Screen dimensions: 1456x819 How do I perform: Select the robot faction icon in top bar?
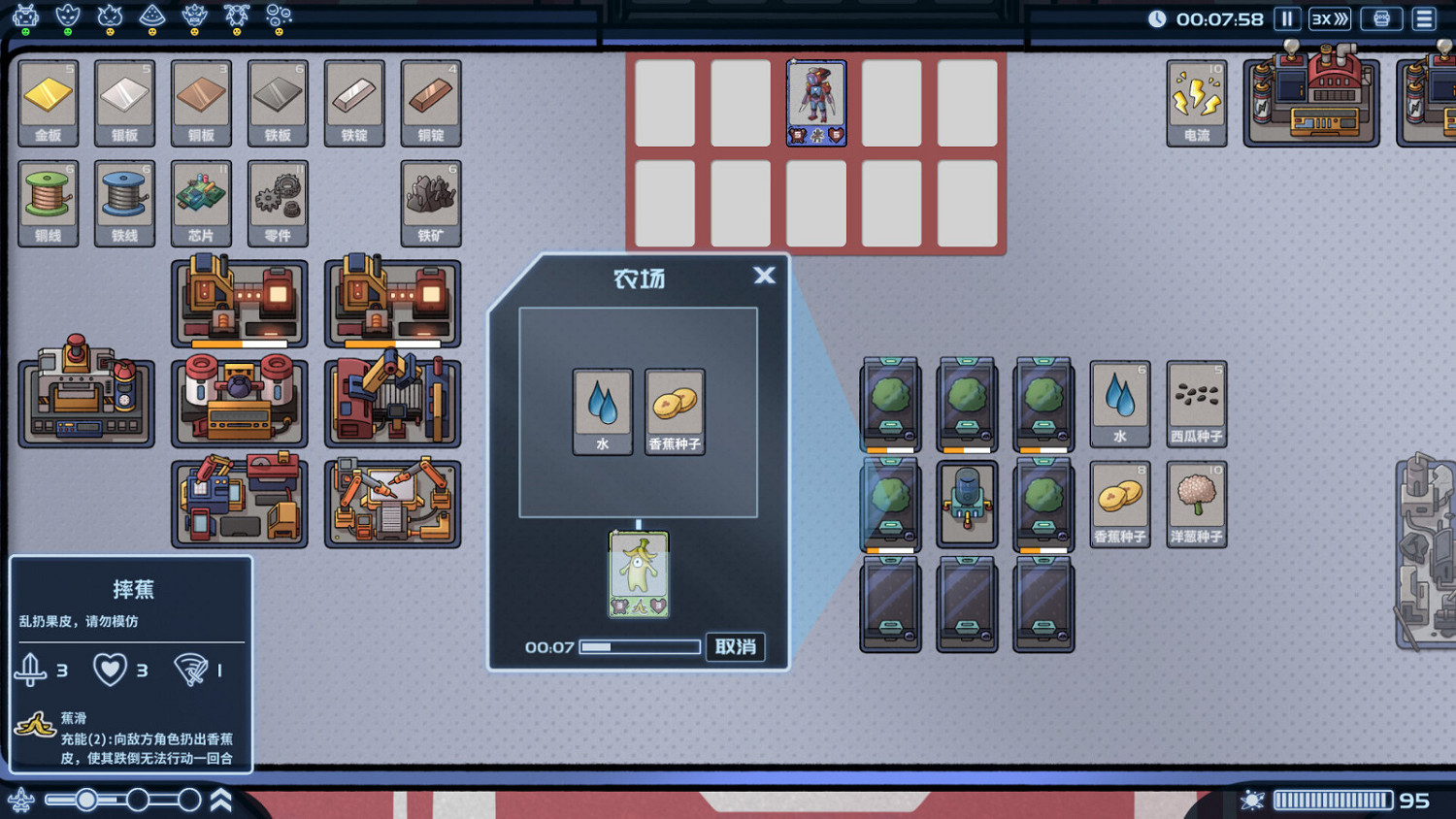(x=24, y=16)
